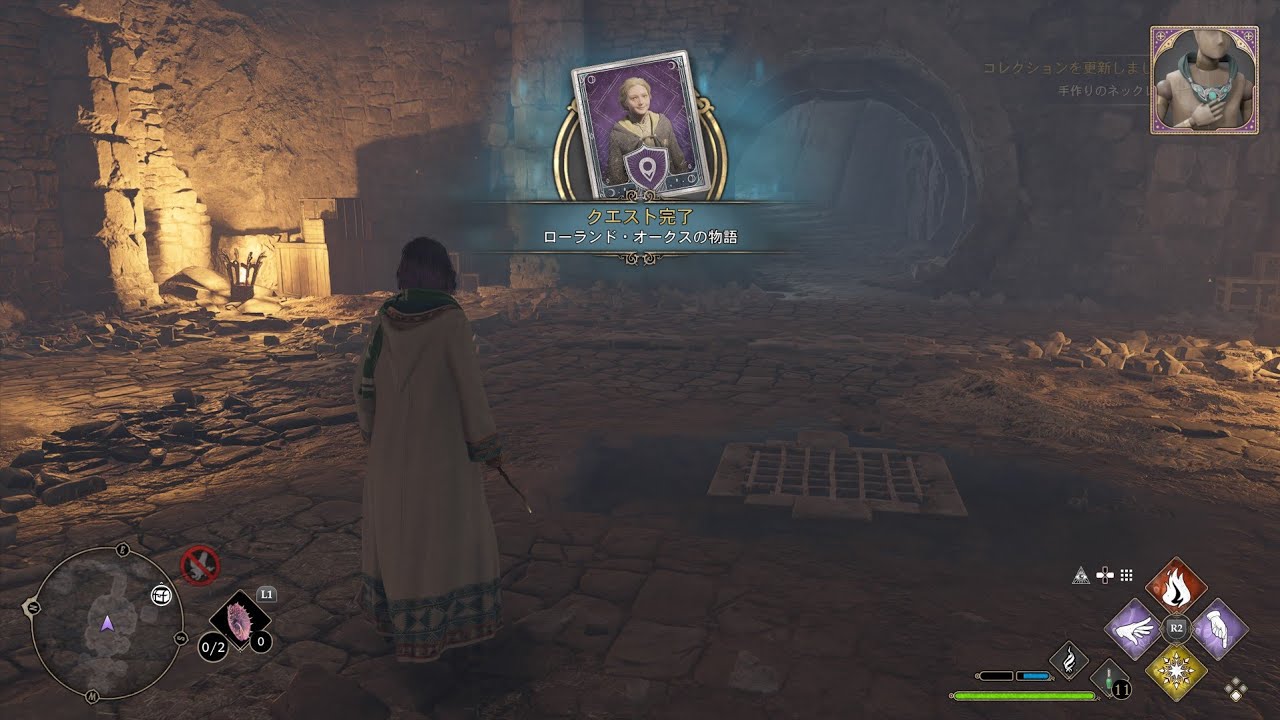Cast the Levioso wing spell icon
This screenshot has height=720, width=1280.
(1134, 630)
